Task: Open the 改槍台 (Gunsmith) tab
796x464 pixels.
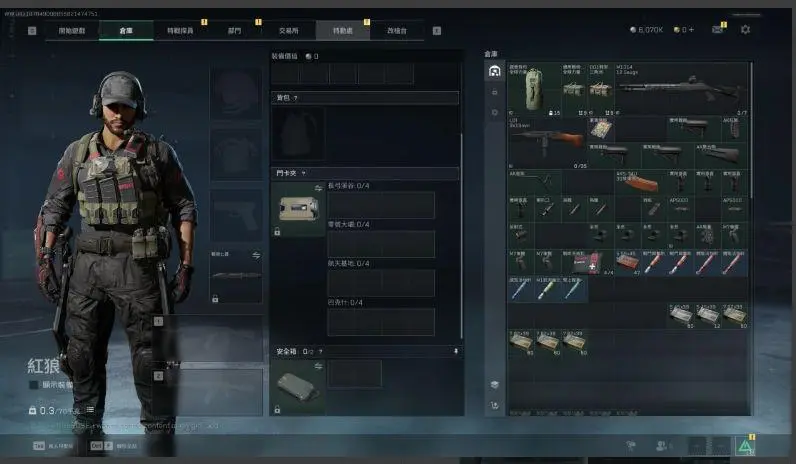Action: (x=397, y=31)
